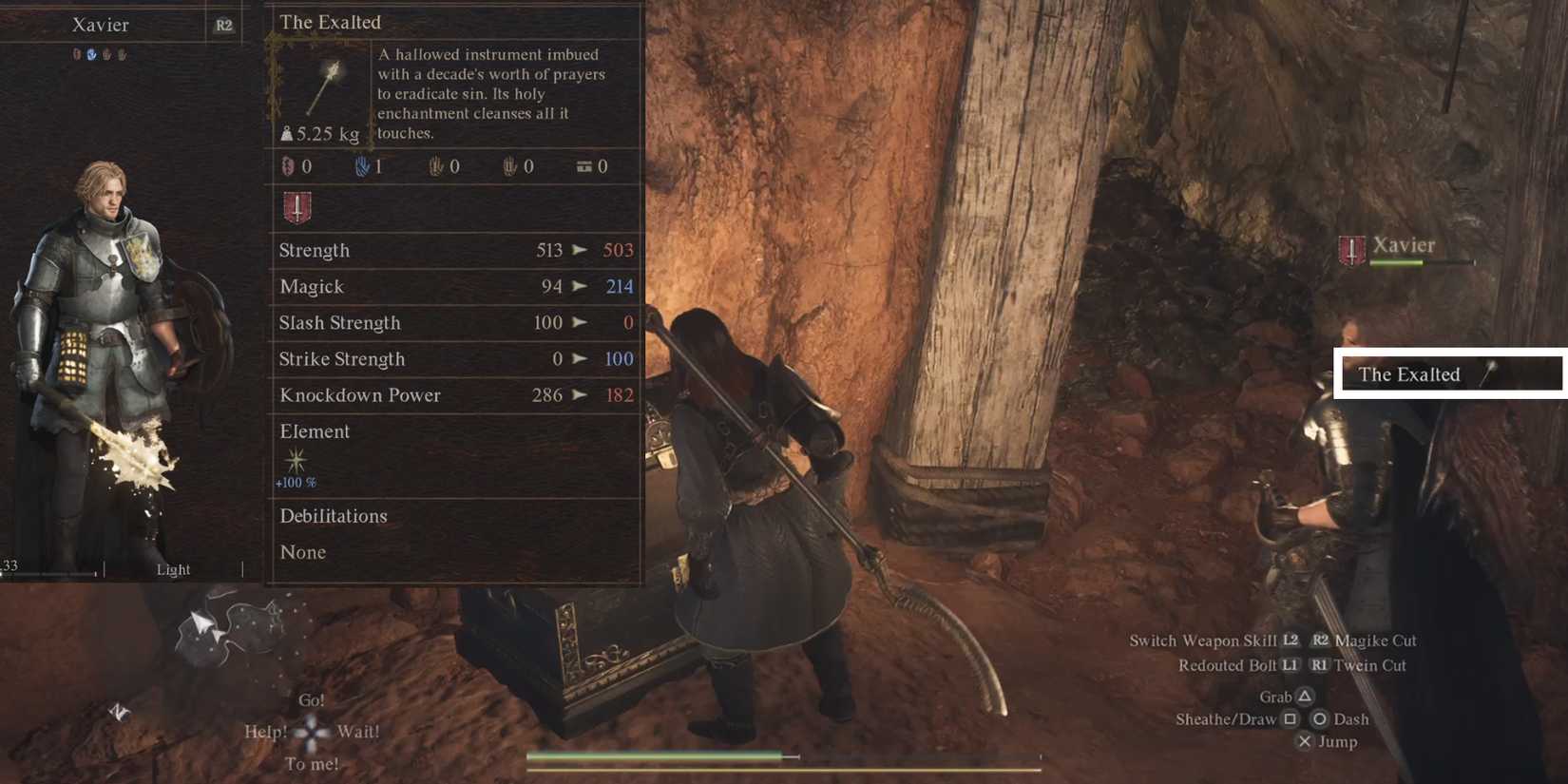Click the currency slot icon showing 0
1568x784 pixels.
584,166
